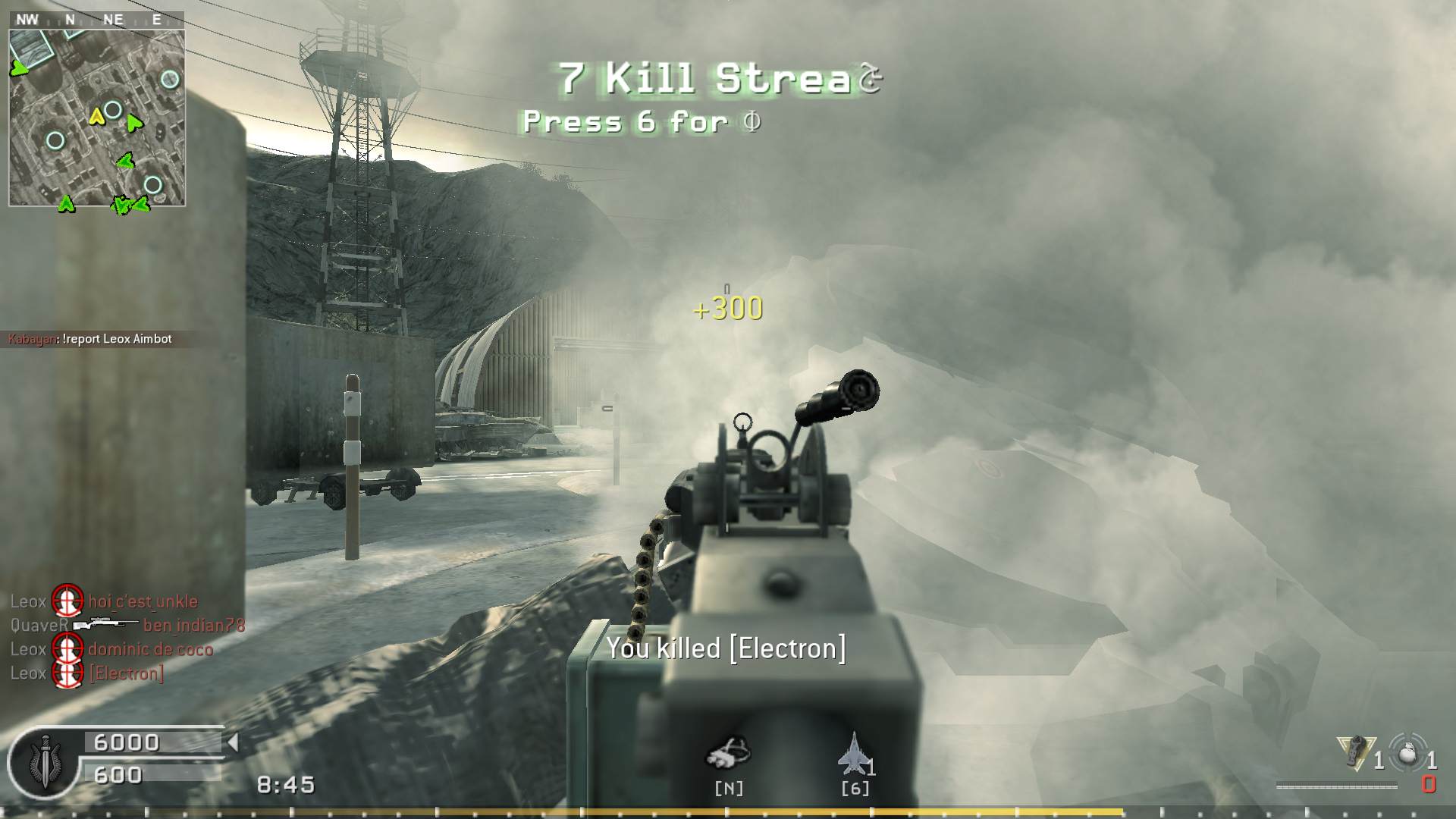Click the QuaveR sniper kill feed entry
Viewport: 1456px width, 819px height.
[127, 626]
